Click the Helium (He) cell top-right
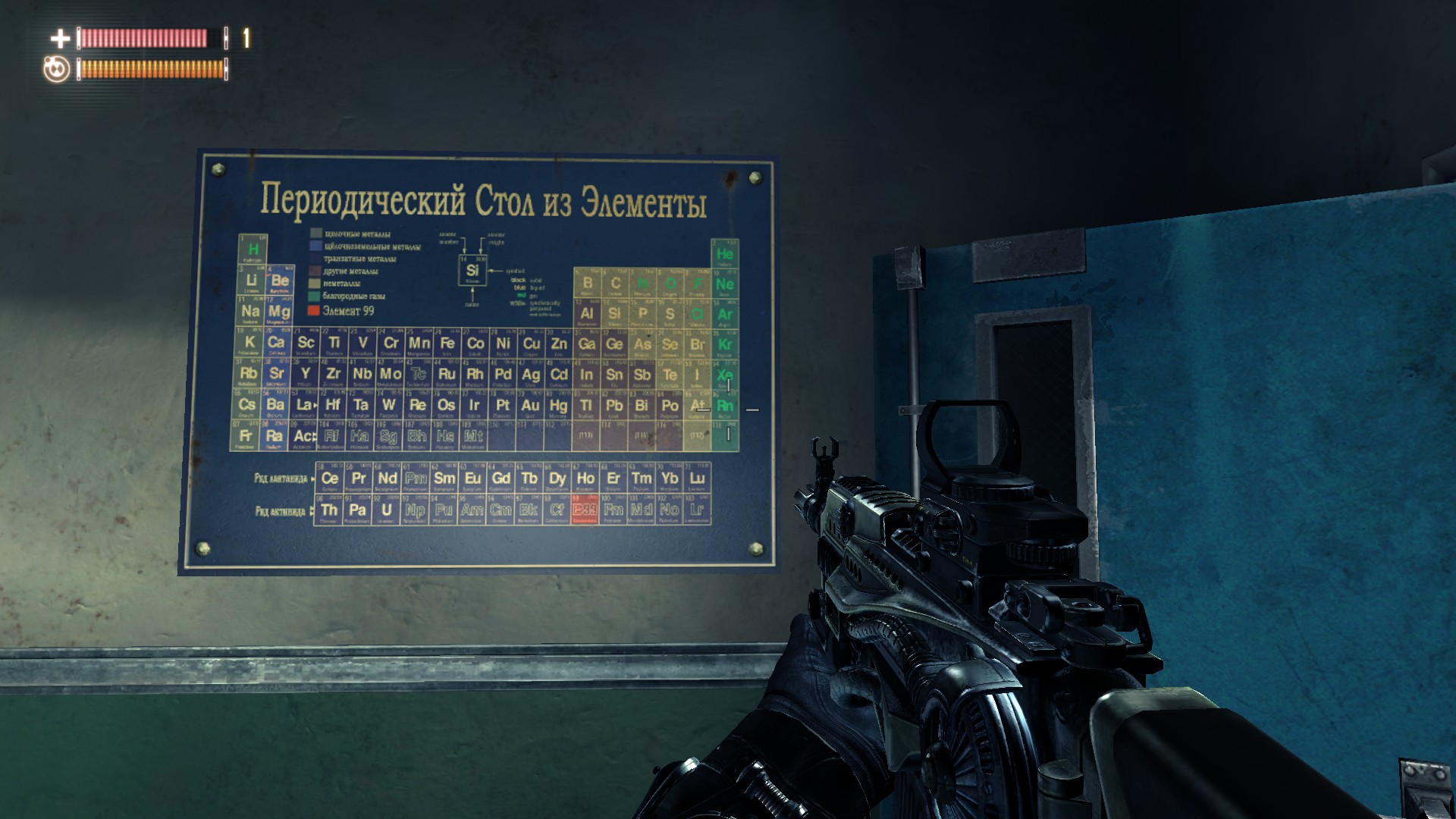Viewport: 1456px width, 819px height. (x=727, y=253)
